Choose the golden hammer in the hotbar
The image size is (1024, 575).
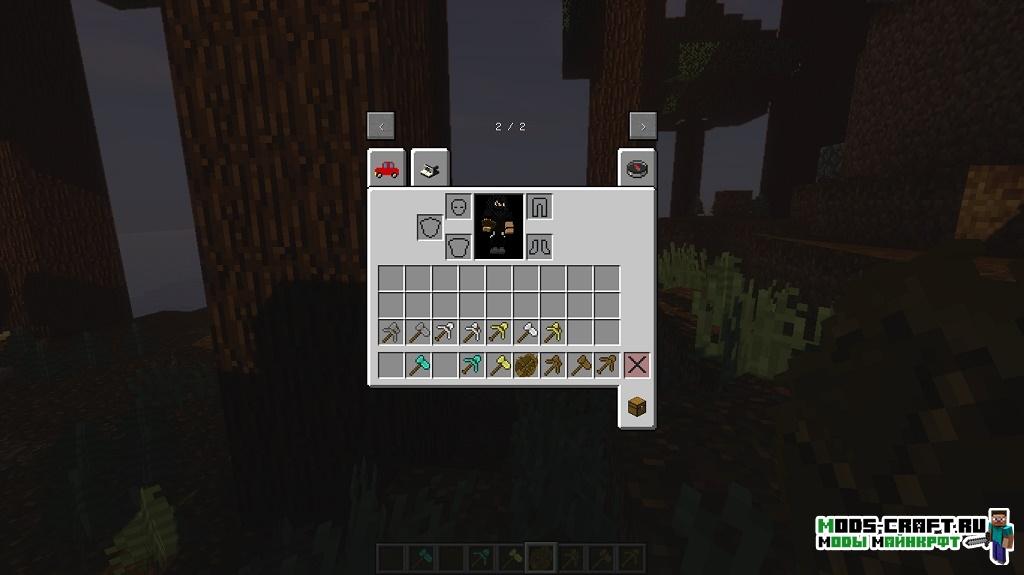click(499, 365)
